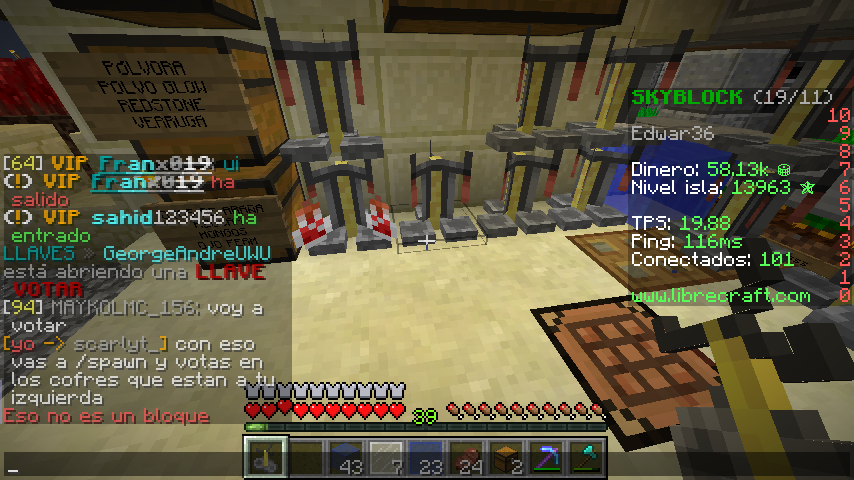Click player name sahid123456 in chat

tap(159, 217)
